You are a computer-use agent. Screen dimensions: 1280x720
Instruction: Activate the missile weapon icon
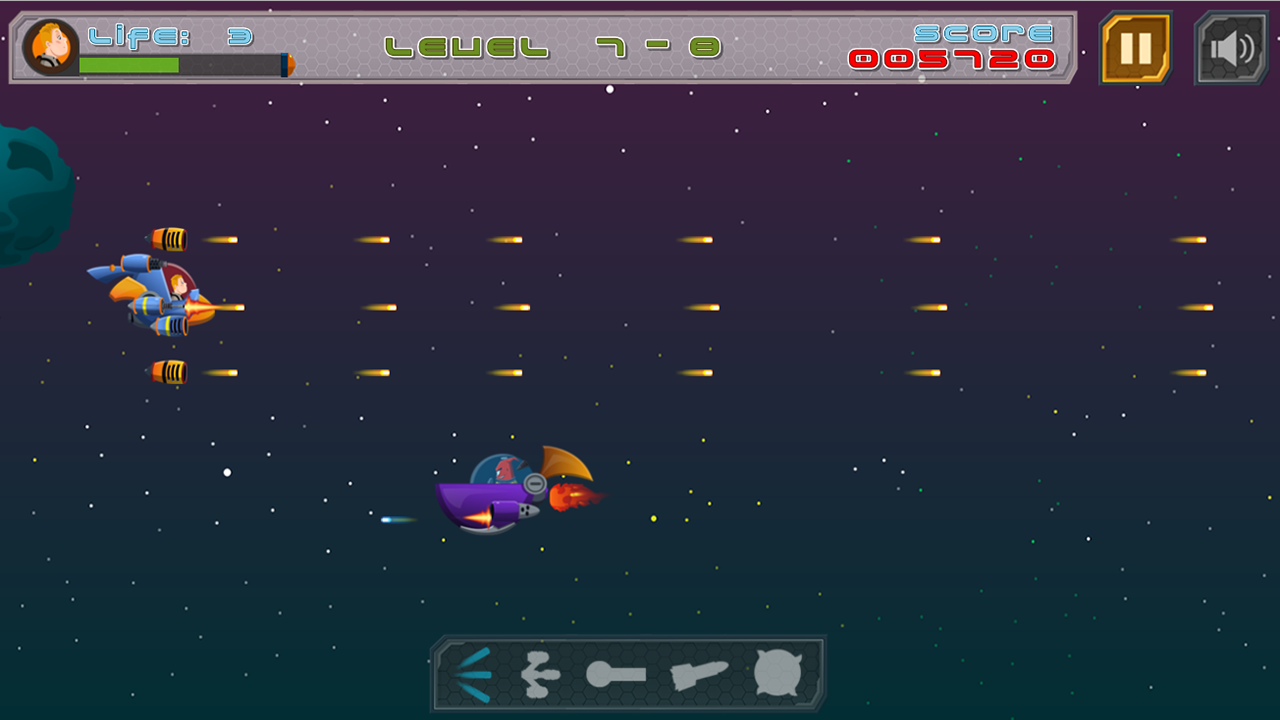[x=699, y=675]
